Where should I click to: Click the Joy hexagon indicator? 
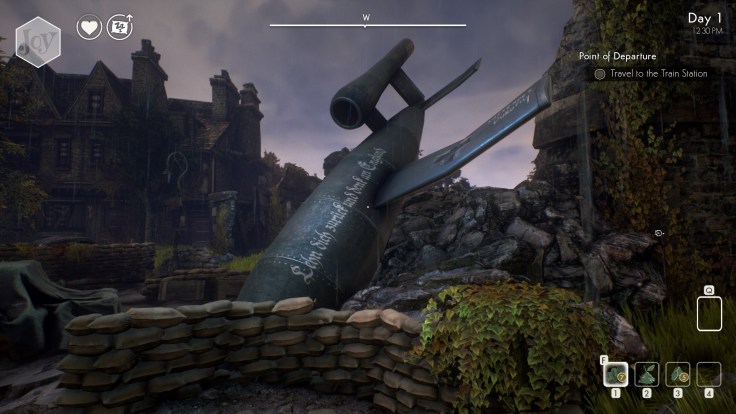[x=38, y=41]
